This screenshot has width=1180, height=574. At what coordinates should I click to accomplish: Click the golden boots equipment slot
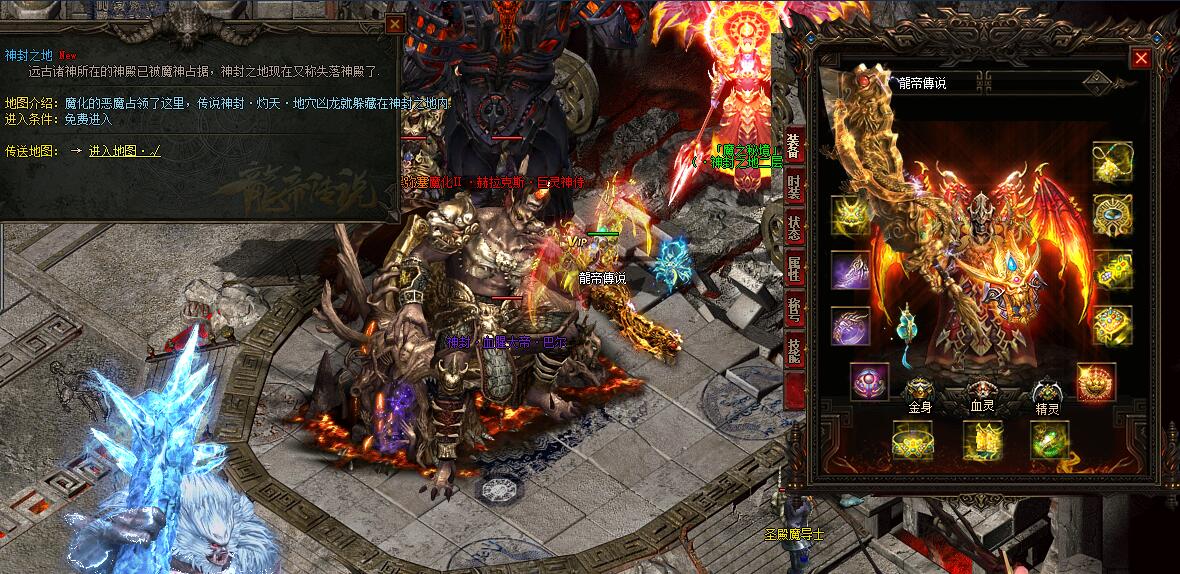coord(982,441)
